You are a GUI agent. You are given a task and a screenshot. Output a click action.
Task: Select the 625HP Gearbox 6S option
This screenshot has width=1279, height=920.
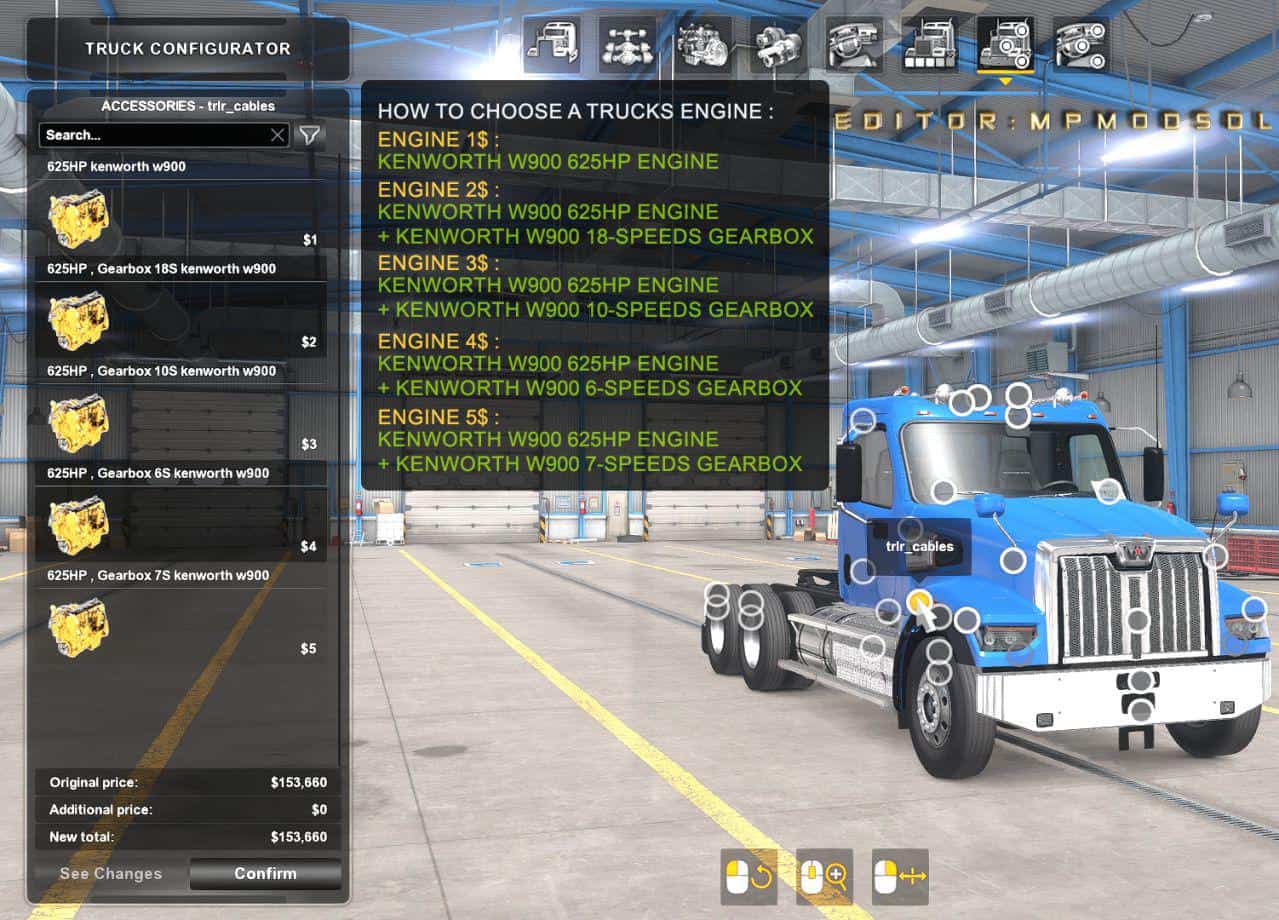click(180, 523)
